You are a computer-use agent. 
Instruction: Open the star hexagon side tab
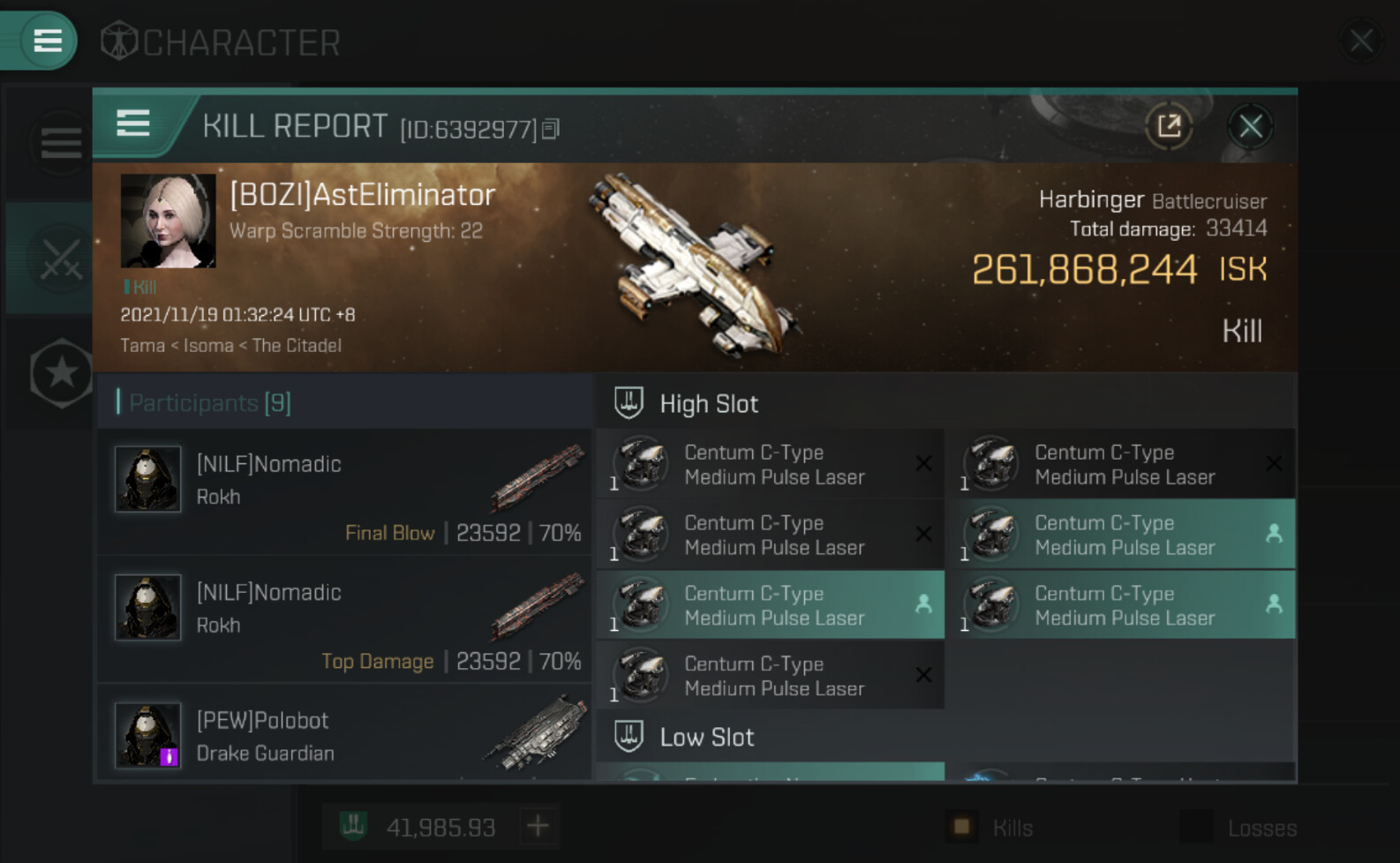pos(60,373)
